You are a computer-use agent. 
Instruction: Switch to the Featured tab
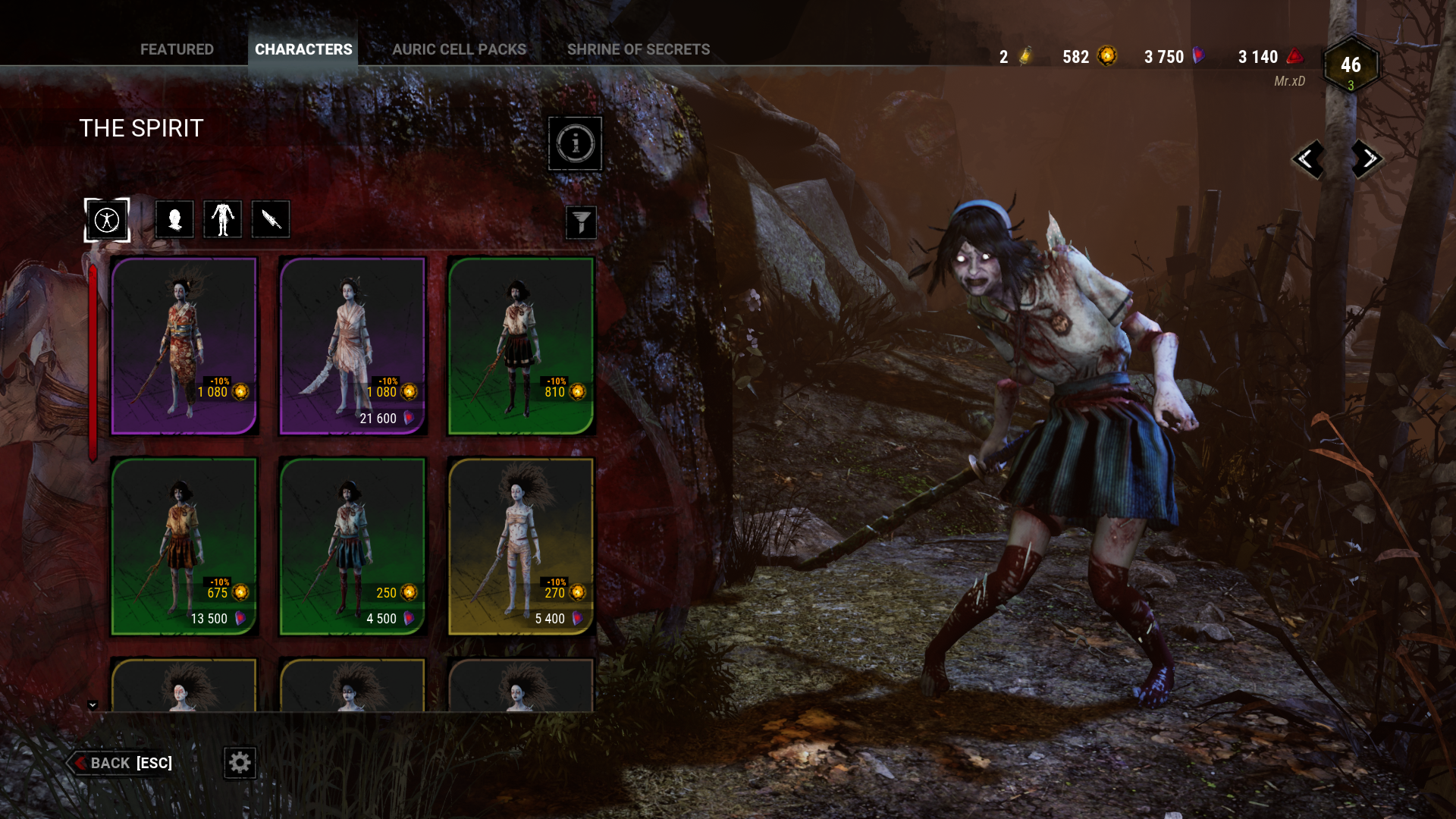[x=177, y=49]
